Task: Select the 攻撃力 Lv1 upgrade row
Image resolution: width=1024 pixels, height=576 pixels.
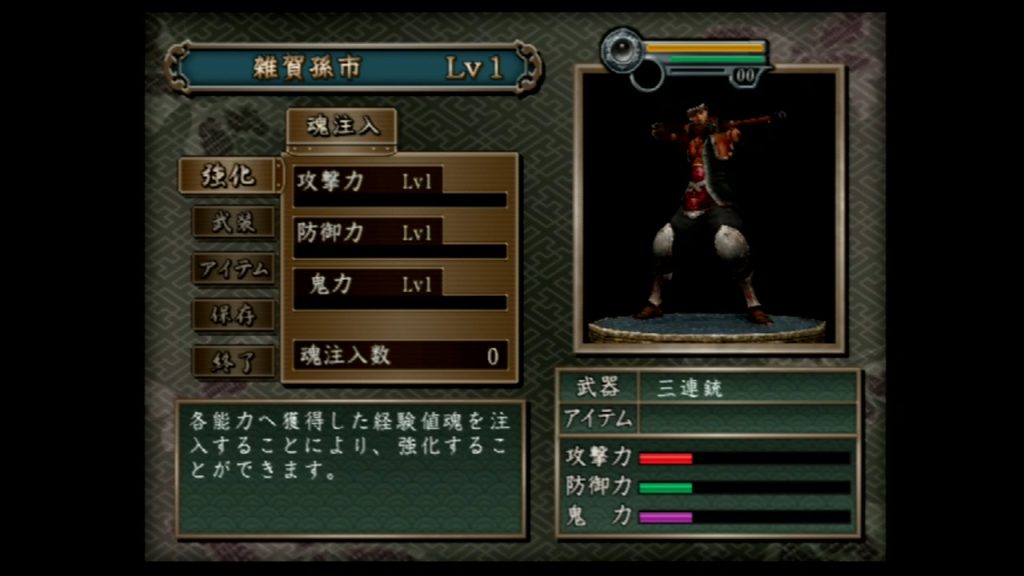Action: (400, 186)
